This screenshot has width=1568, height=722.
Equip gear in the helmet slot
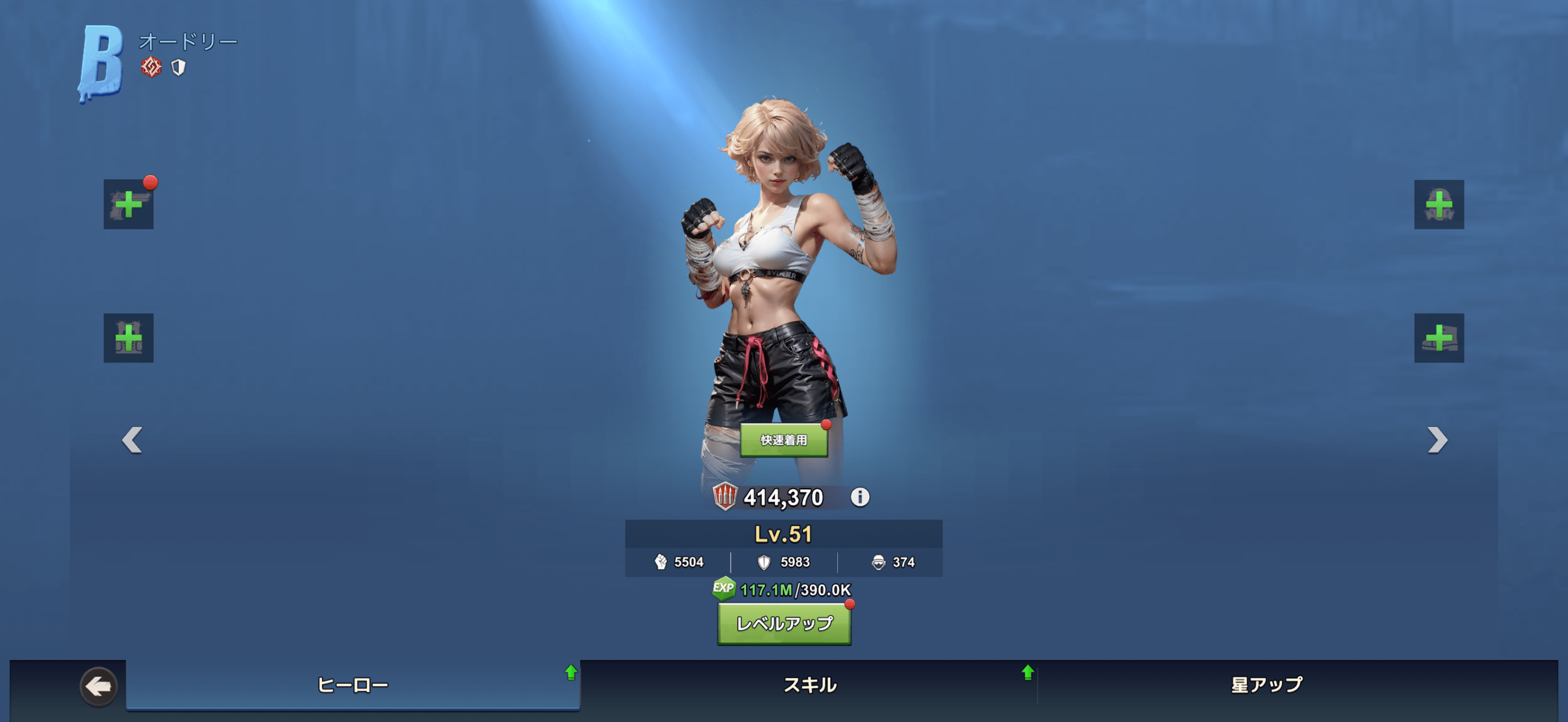(x=1439, y=205)
